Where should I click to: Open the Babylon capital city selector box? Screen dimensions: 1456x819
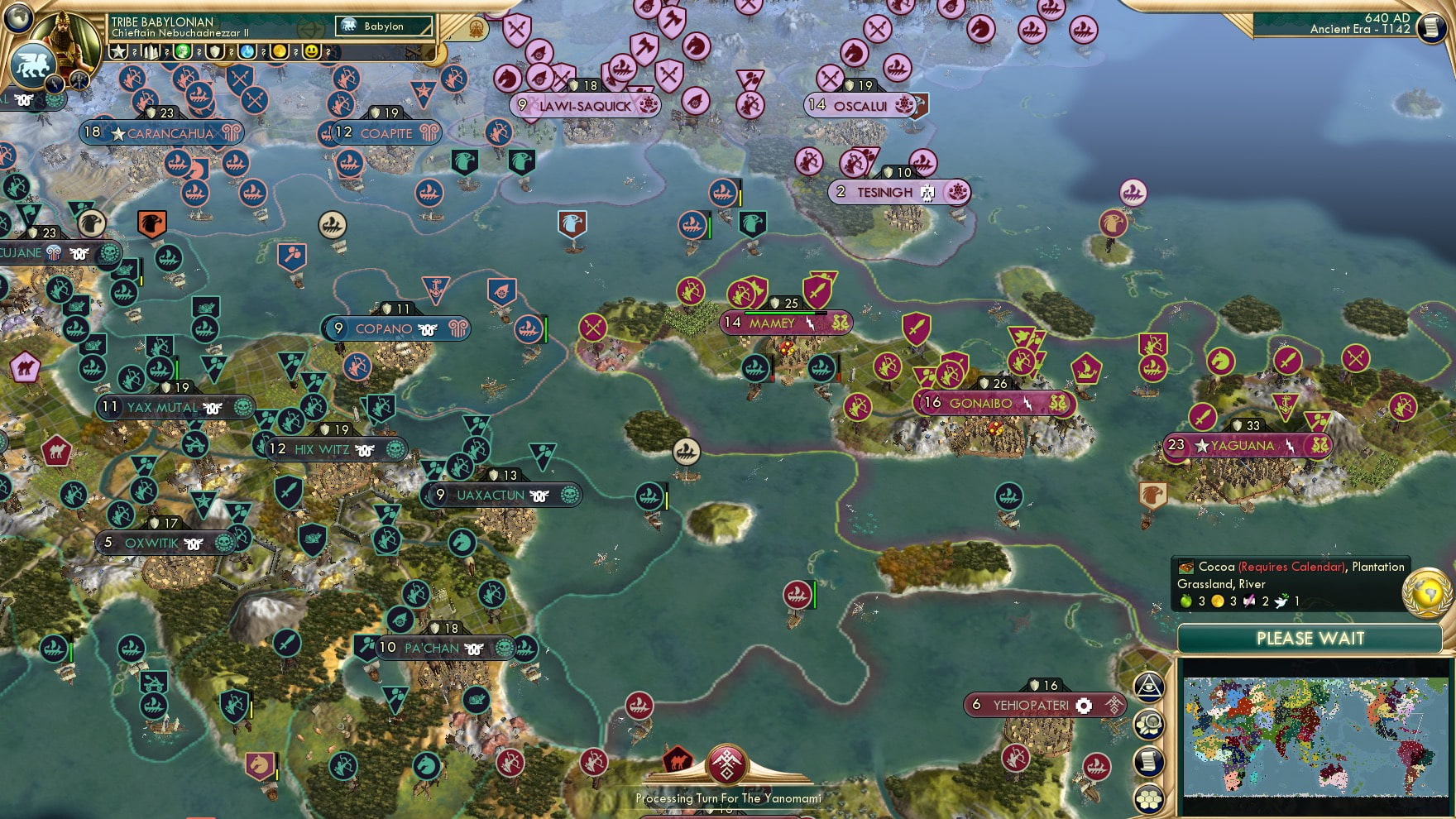coord(385,26)
